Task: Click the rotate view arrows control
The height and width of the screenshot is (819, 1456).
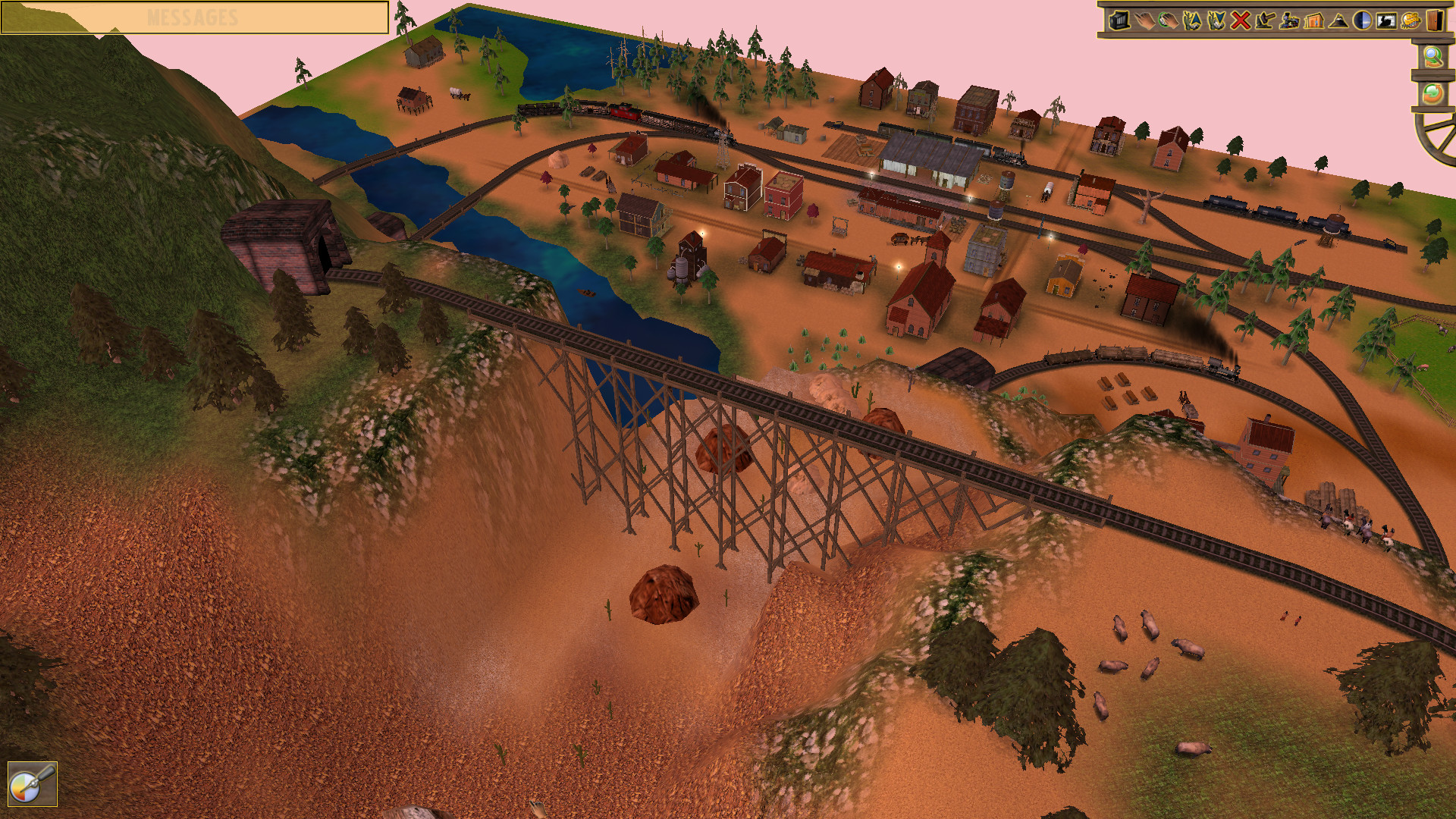Action: pyautogui.click(x=1434, y=94)
